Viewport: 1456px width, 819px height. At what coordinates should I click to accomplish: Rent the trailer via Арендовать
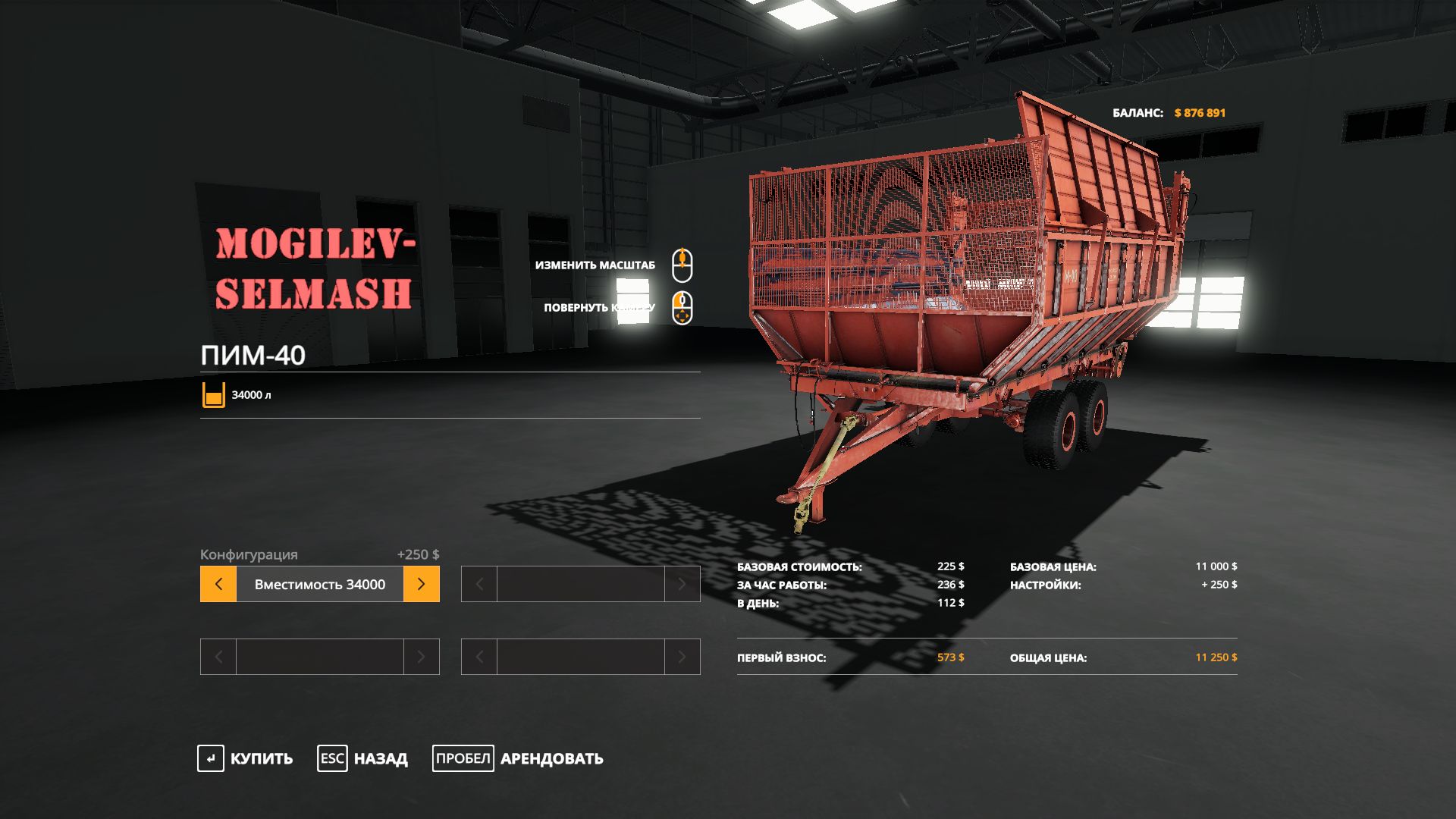[x=518, y=758]
